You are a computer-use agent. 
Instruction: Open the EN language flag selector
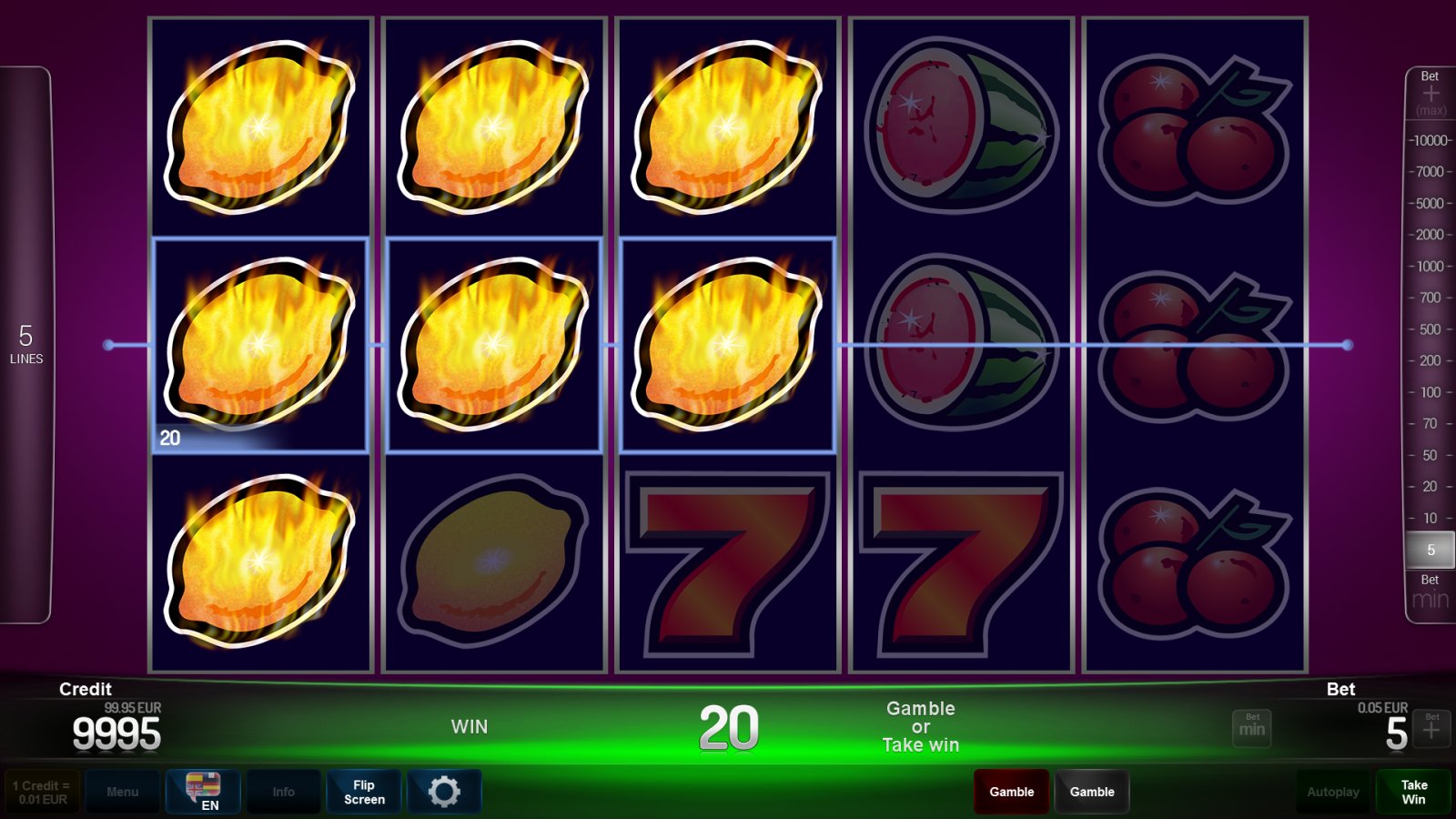[202, 791]
